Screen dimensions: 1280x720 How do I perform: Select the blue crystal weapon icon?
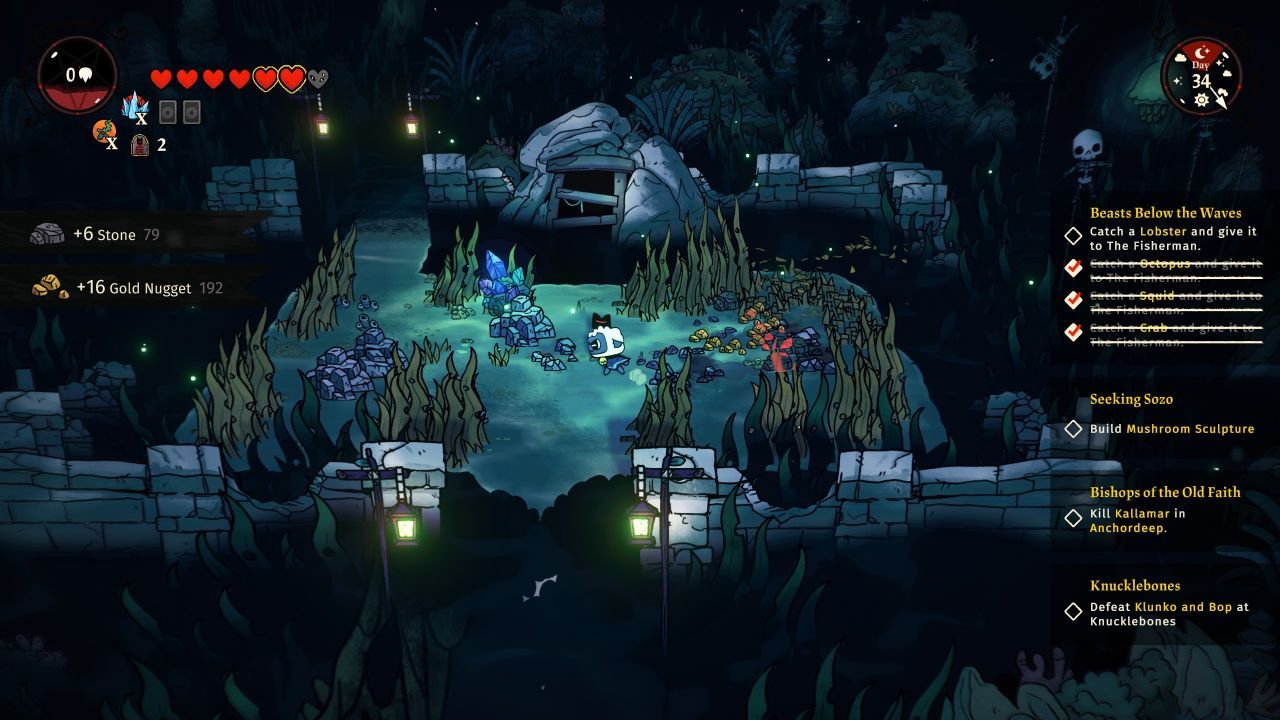134,107
